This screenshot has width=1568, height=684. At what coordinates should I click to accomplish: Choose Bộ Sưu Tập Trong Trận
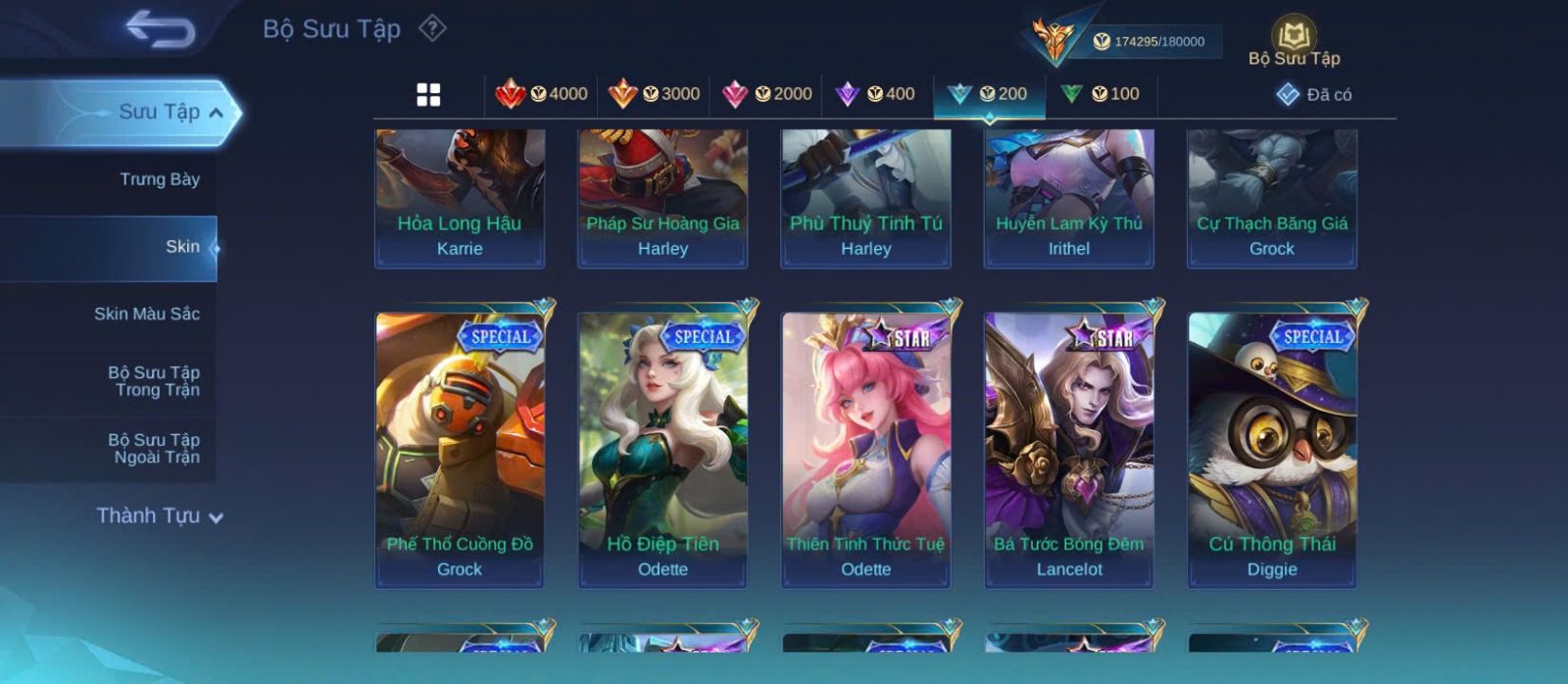tap(154, 381)
